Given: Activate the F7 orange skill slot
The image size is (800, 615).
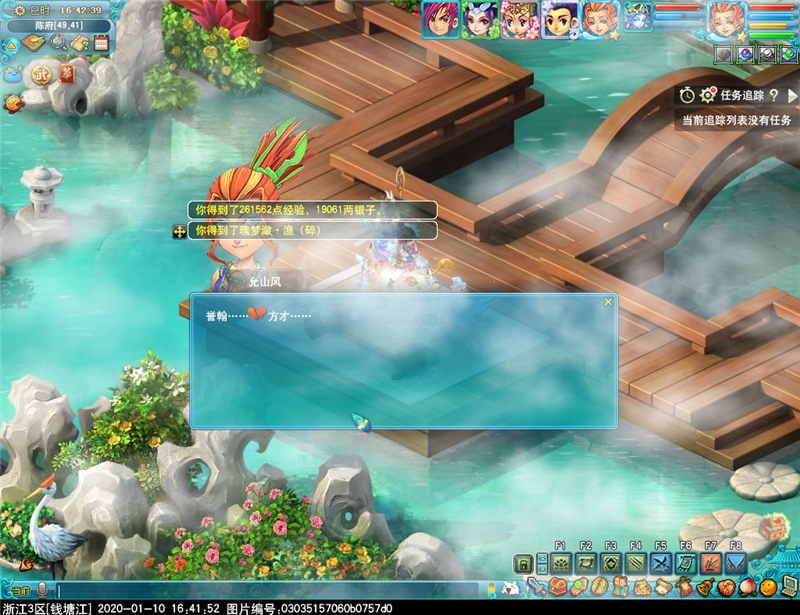Looking at the screenshot, I should 710,565.
